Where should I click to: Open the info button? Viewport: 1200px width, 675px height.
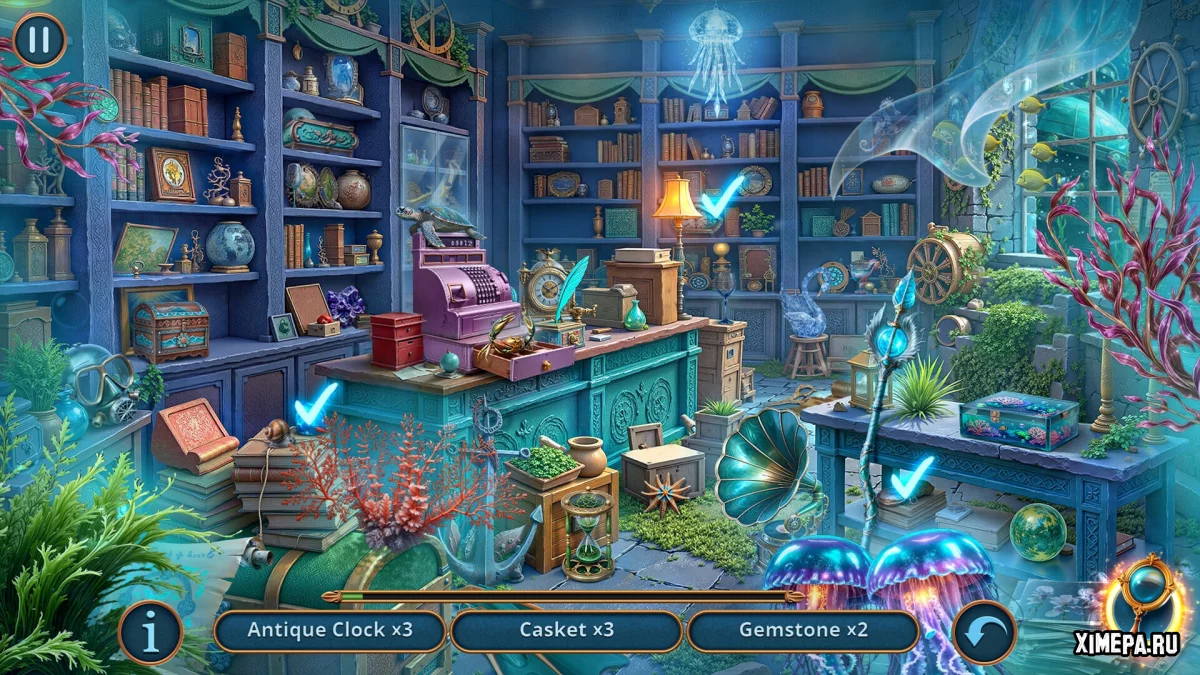click(151, 632)
